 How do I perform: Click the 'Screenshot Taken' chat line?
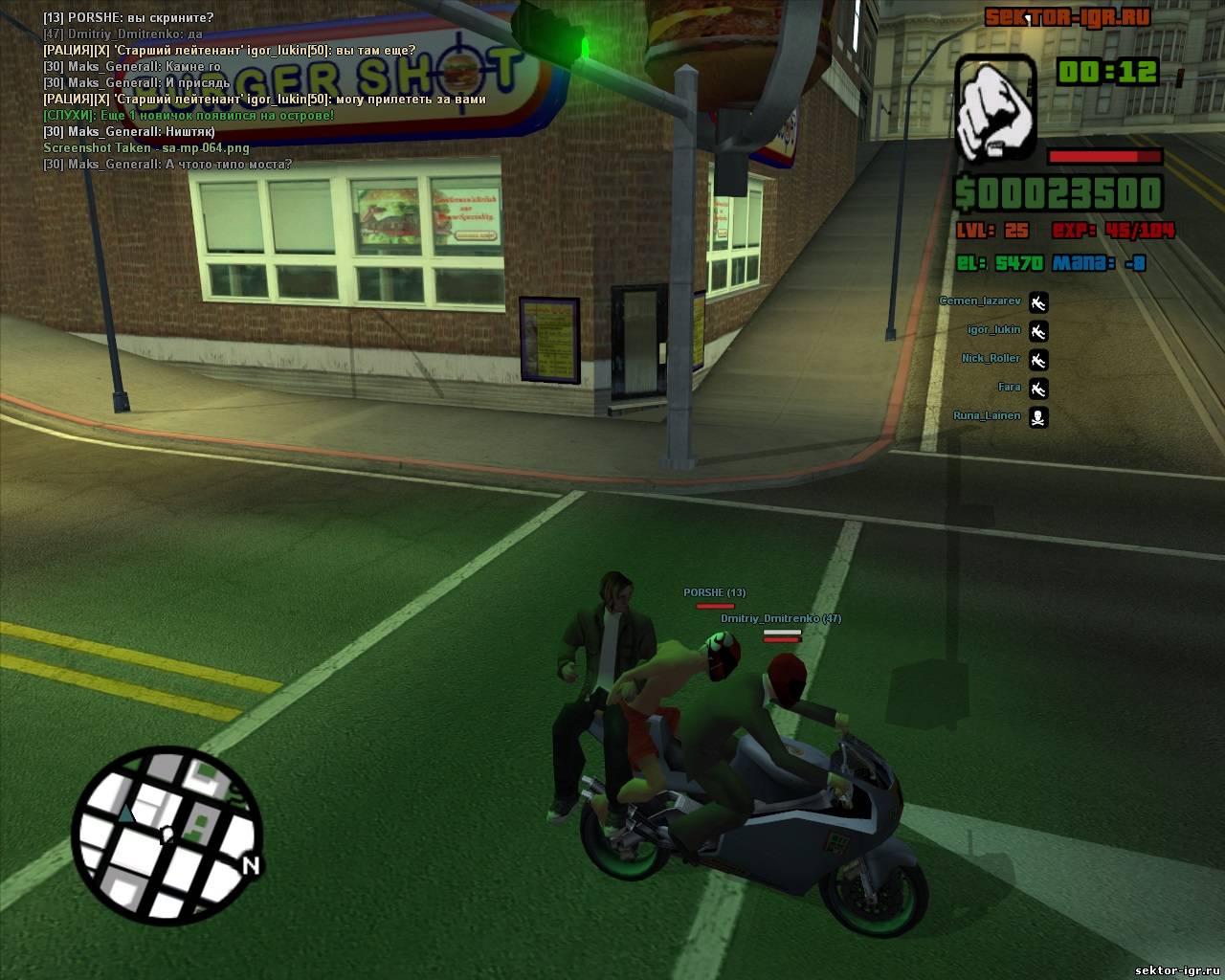pyautogui.click(x=146, y=148)
